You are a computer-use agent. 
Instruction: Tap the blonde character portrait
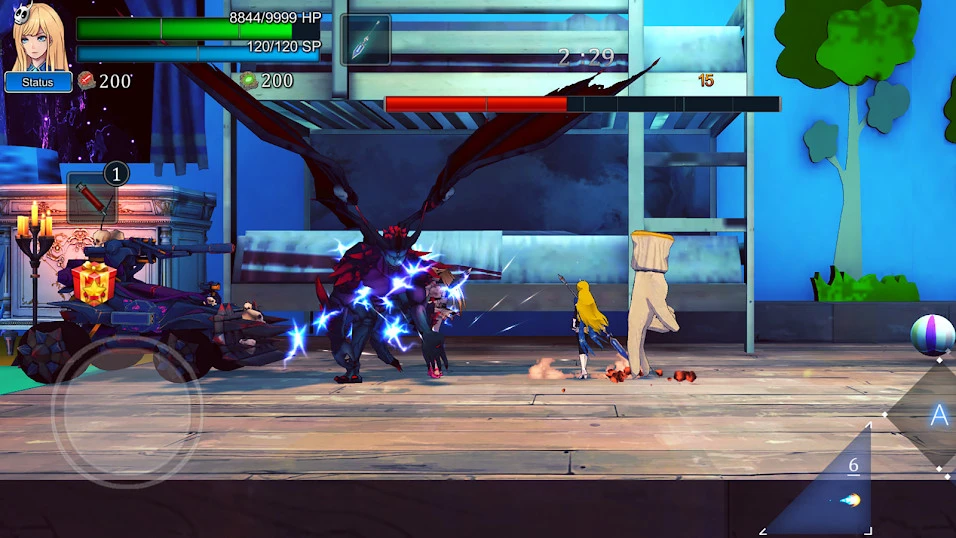[38, 36]
